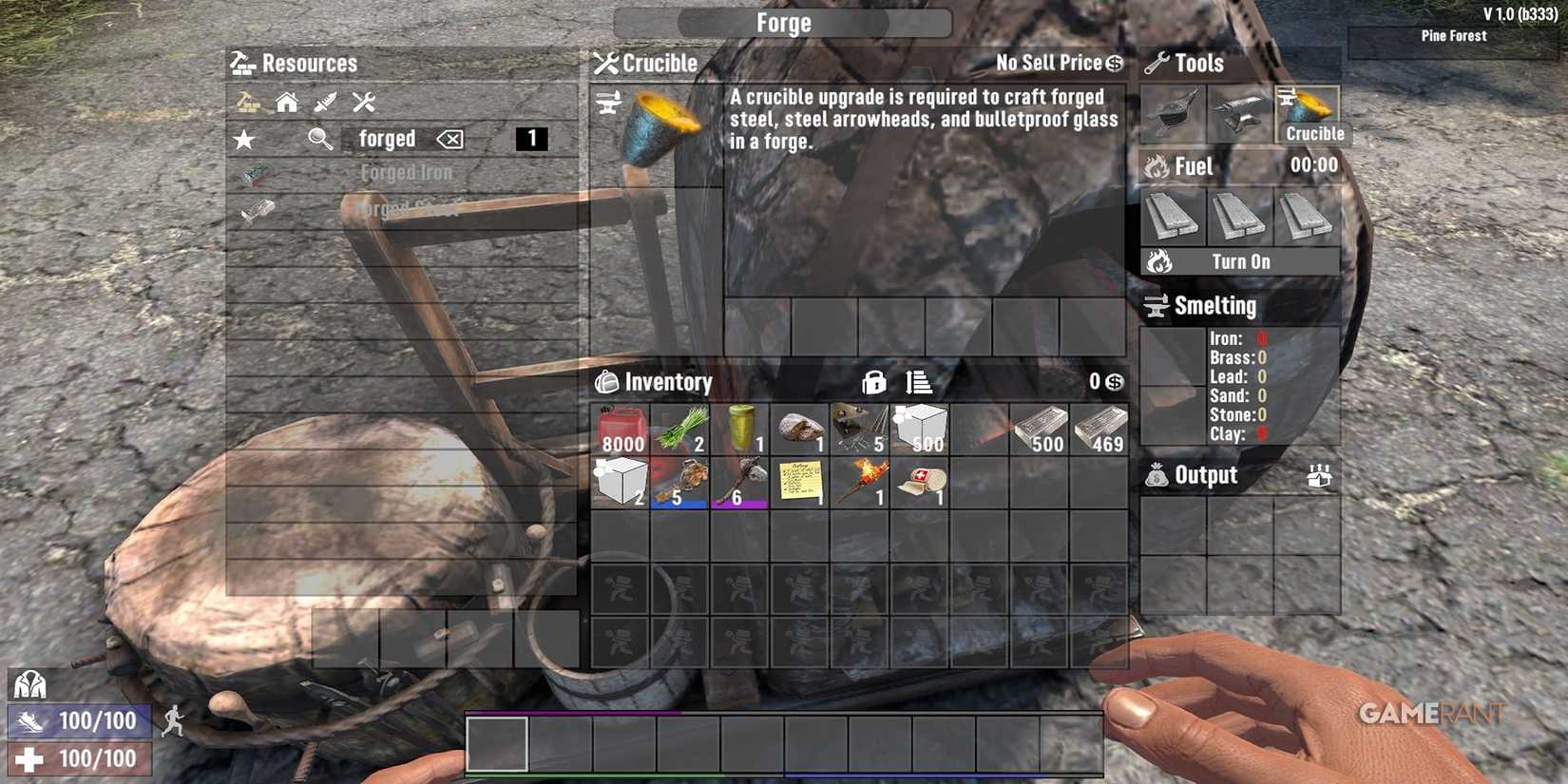Viewport: 1568px width, 784px height.
Task: Clear the search using the backspace icon
Action: click(x=449, y=139)
